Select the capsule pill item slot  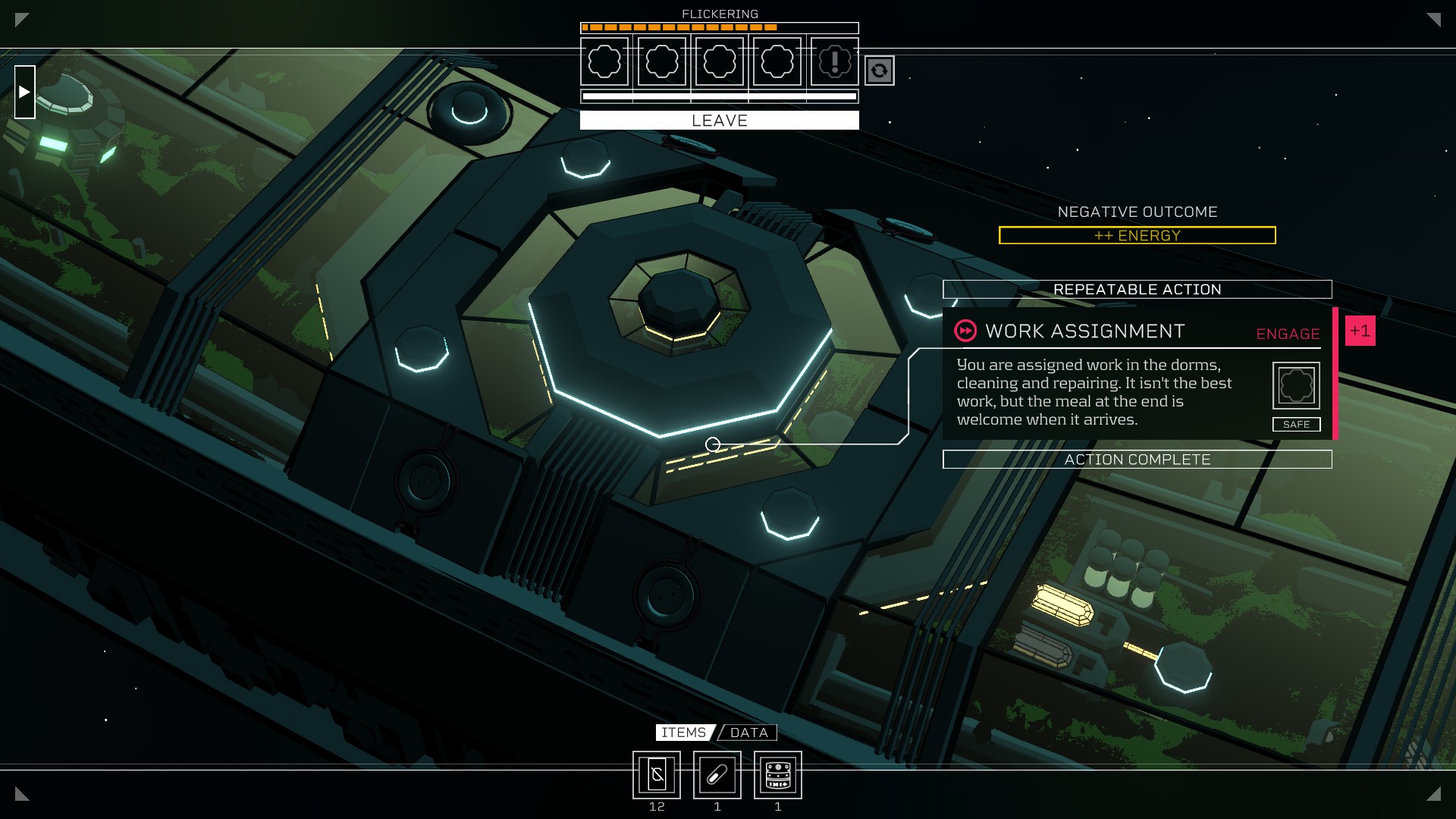pos(717,775)
